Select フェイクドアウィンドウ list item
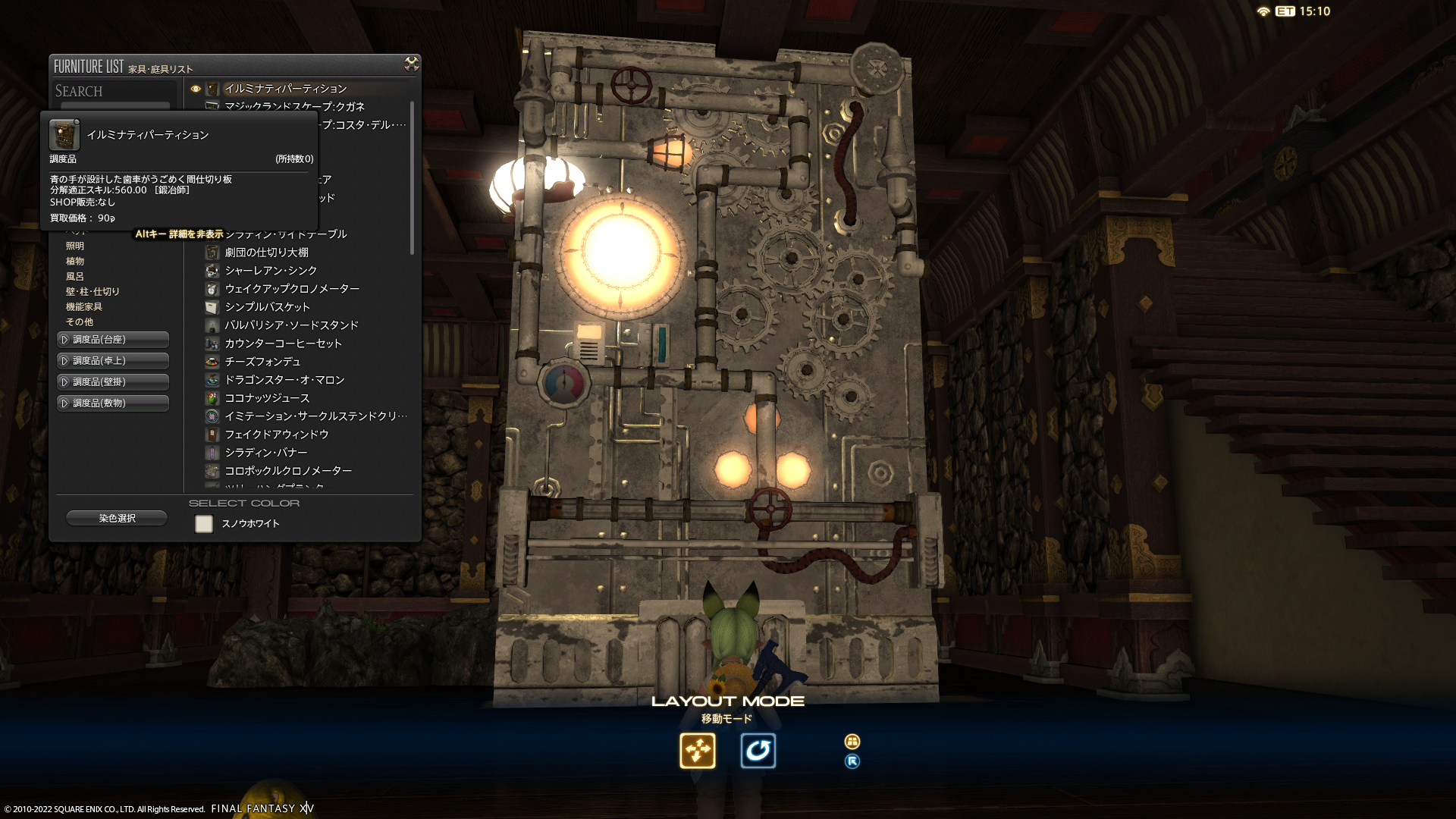The height and width of the screenshot is (819, 1456). [277, 435]
